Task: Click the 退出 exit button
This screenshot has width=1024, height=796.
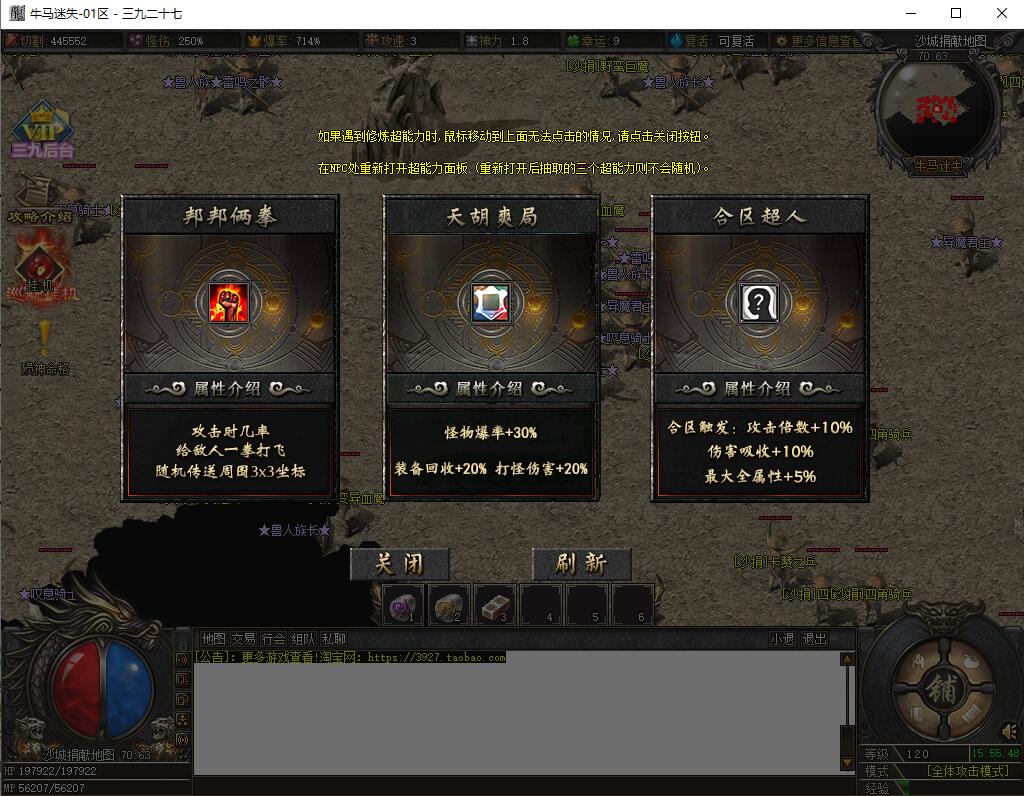Action: tap(815, 639)
